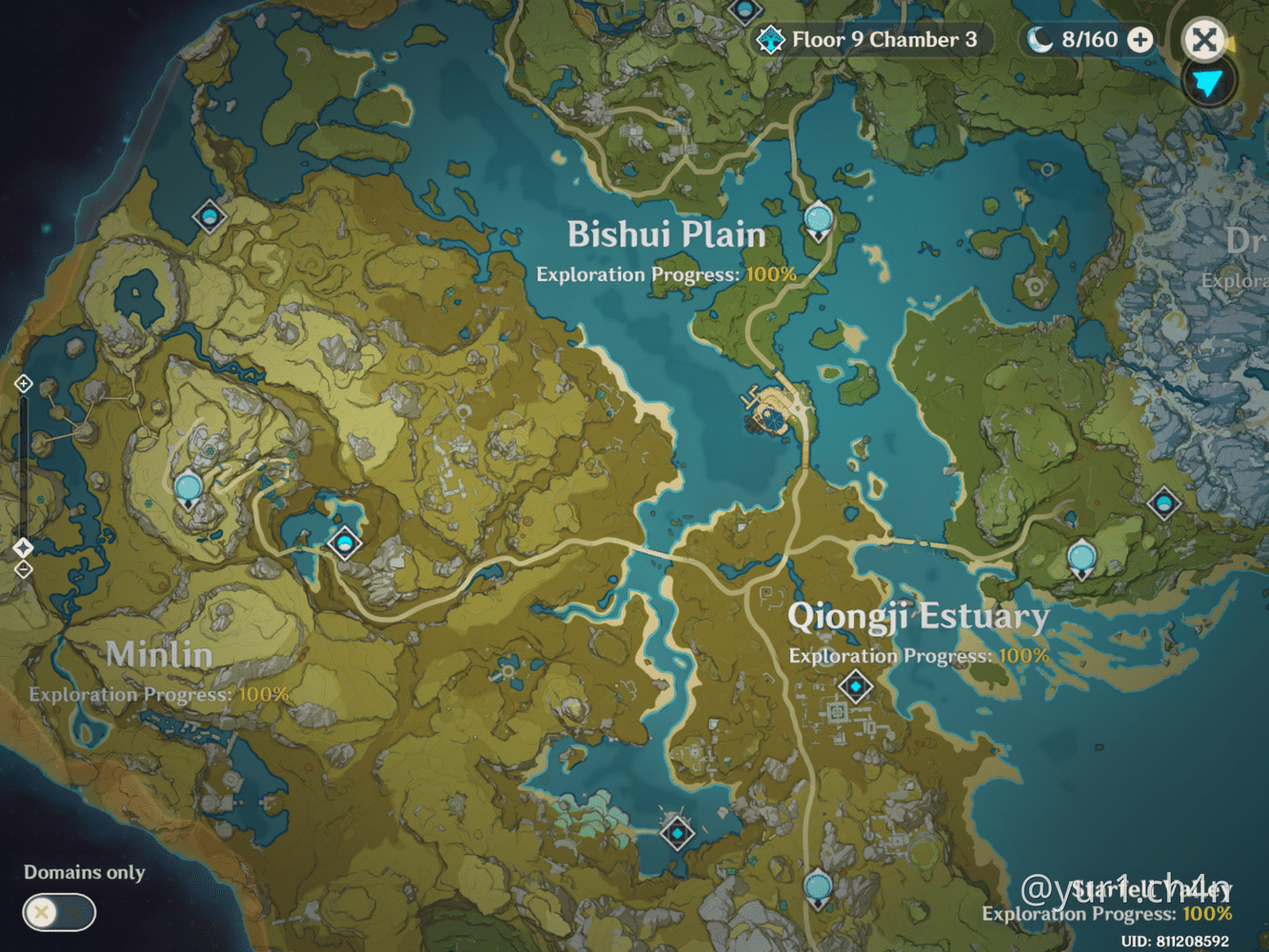Toggle the Domains only switch
The height and width of the screenshot is (952, 1269).
pos(57,912)
